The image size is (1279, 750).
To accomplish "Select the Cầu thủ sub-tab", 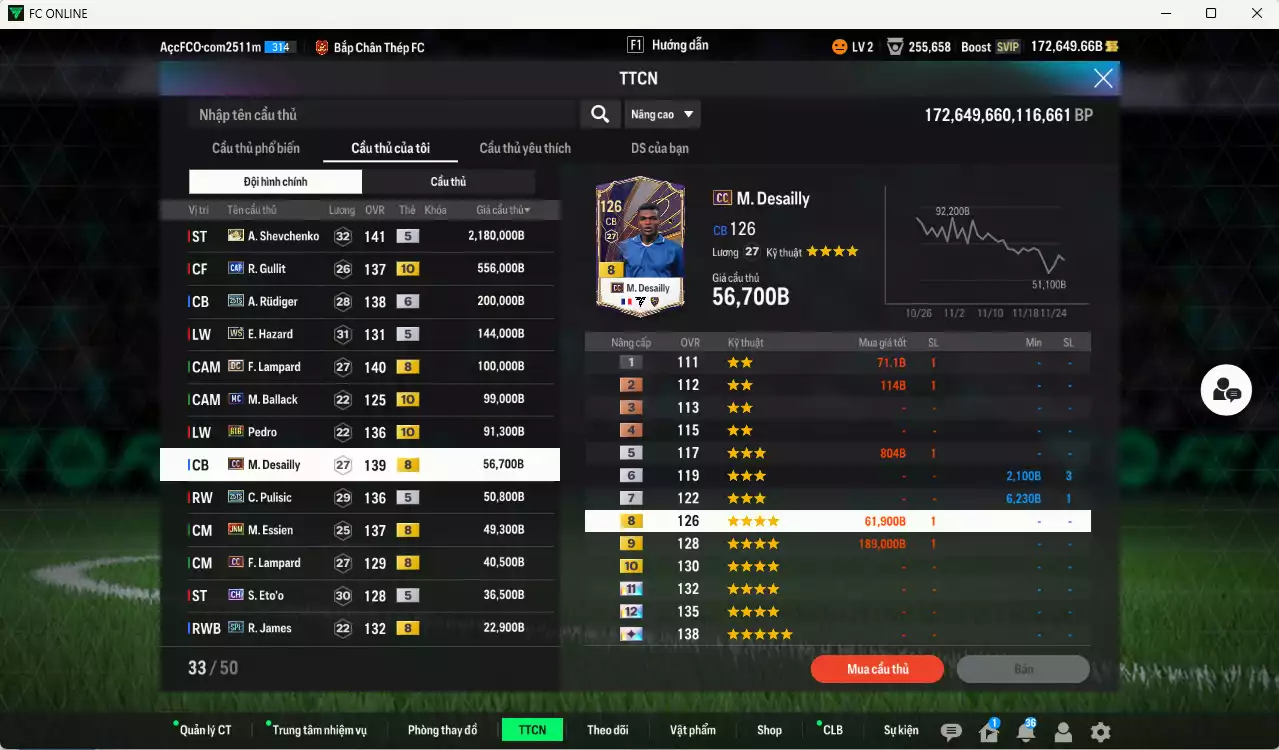I will click(448, 182).
